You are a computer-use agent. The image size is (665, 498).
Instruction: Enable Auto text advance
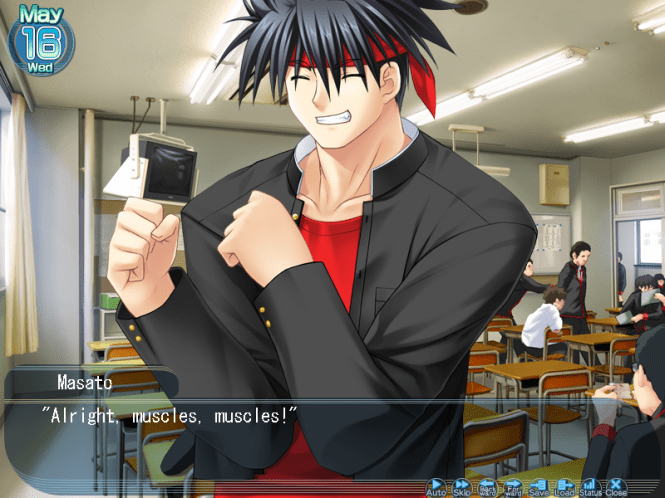437,486
